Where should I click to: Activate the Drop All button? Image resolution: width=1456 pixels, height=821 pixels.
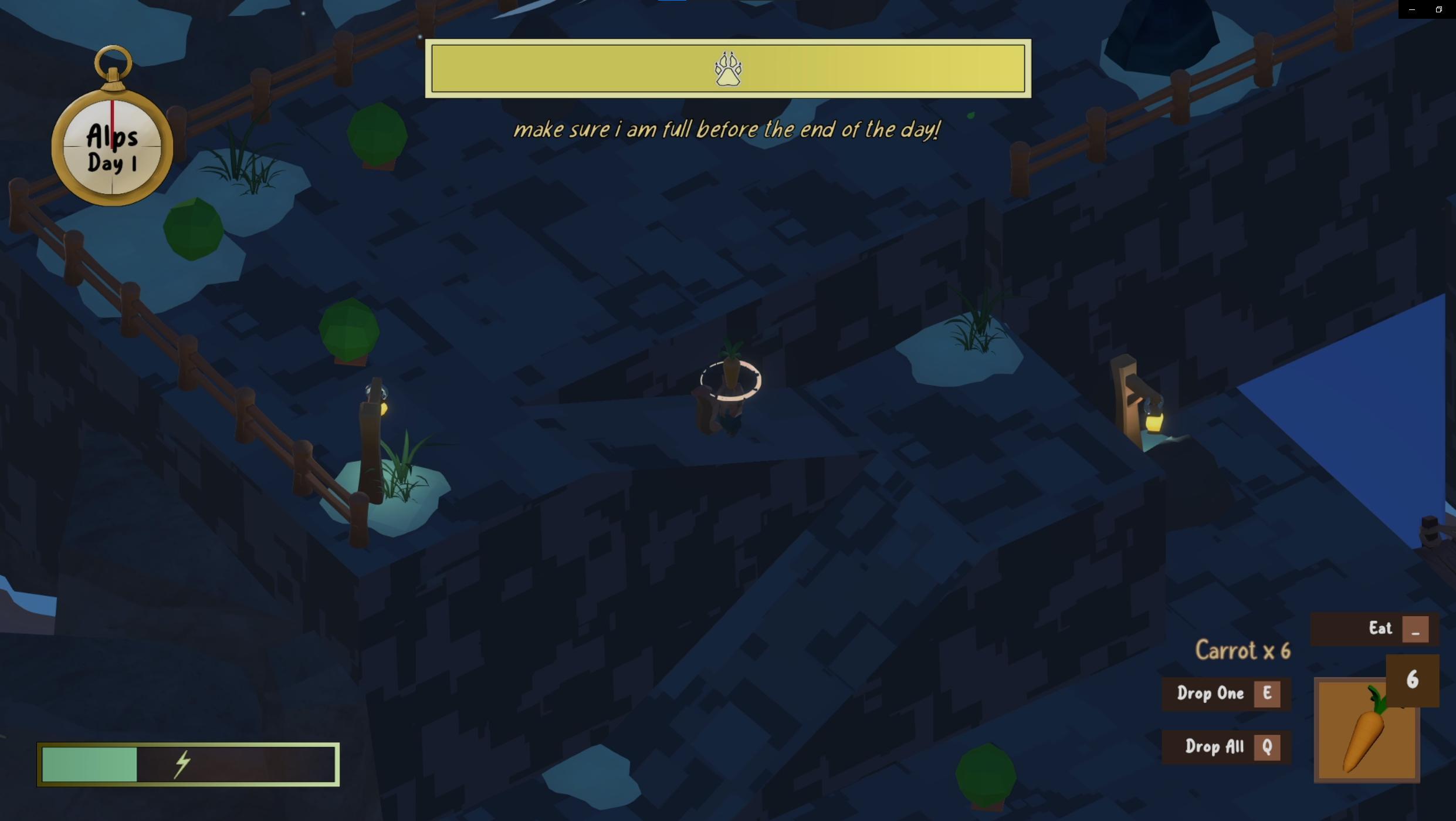(1226, 747)
